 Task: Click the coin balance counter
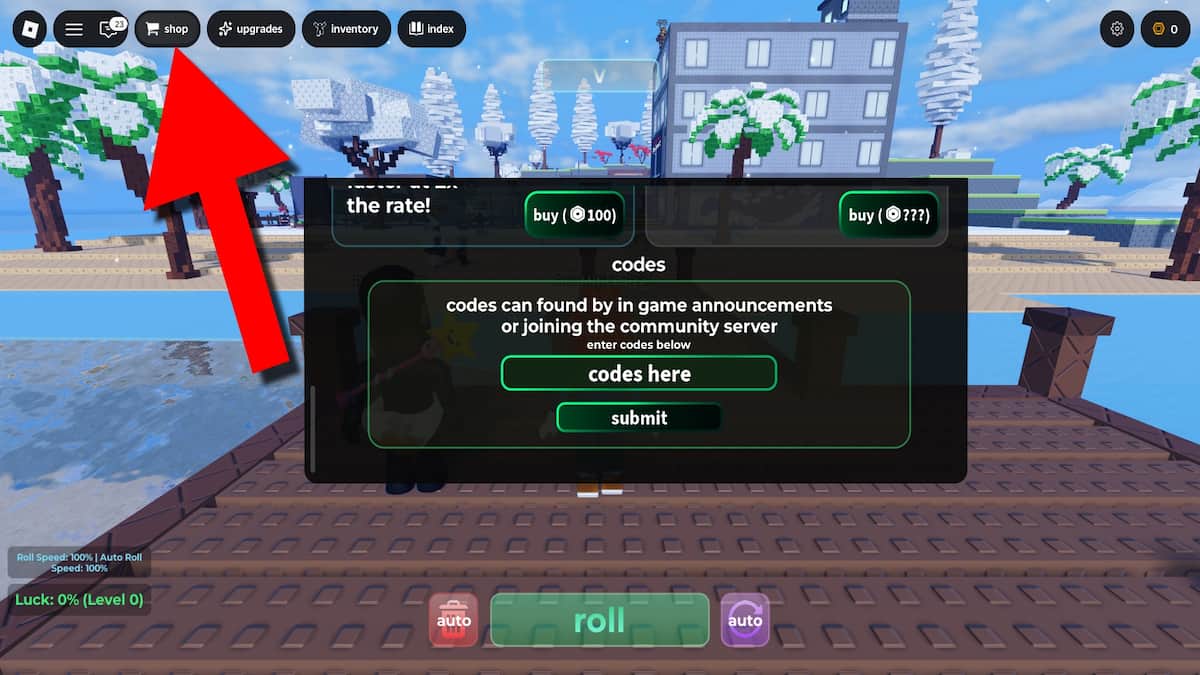[1165, 29]
